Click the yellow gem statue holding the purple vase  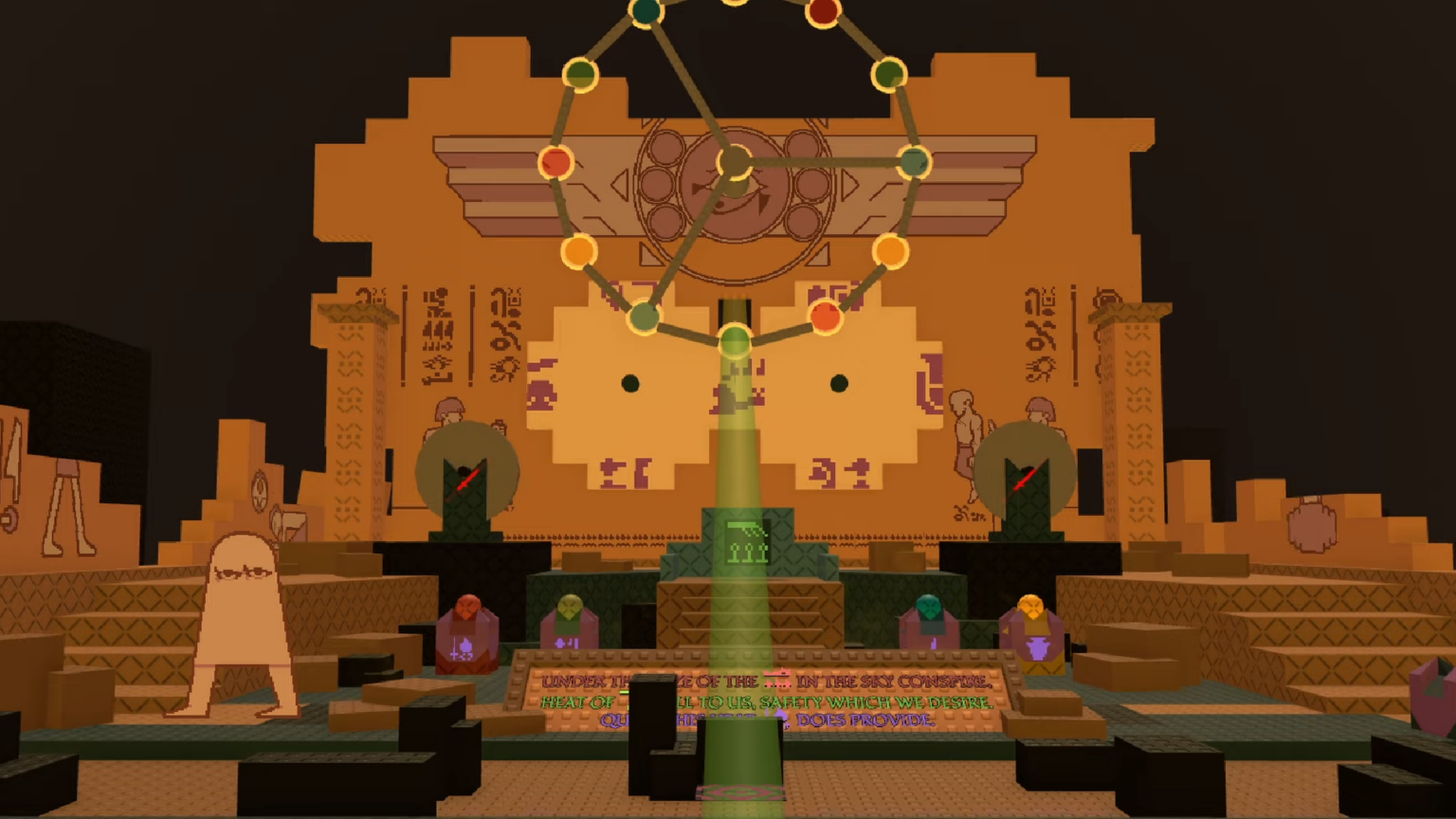click(1029, 621)
